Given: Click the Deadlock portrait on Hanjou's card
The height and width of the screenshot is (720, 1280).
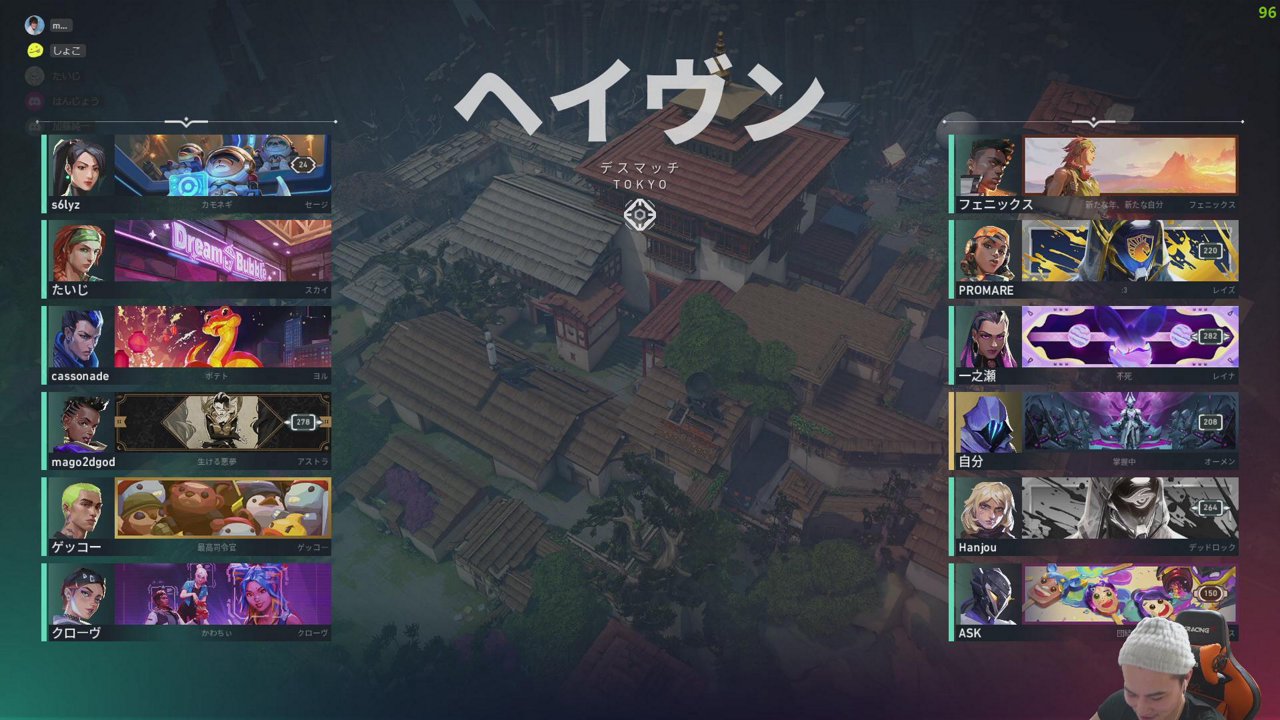Looking at the screenshot, I should pyautogui.click(x=988, y=510).
